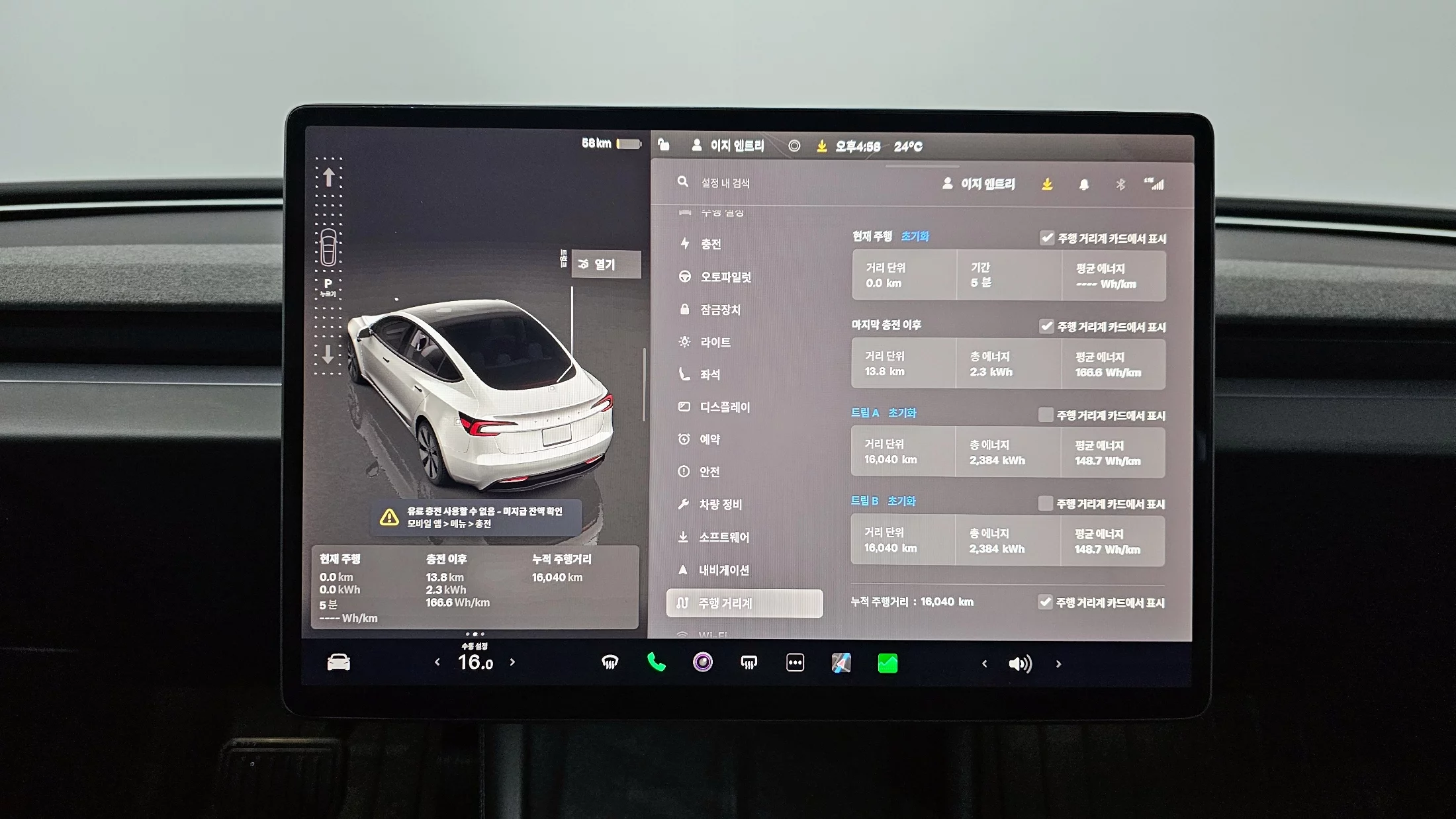Open the 충전 (charging) settings
The height and width of the screenshot is (819, 1456).
click(x=710, y=244)
